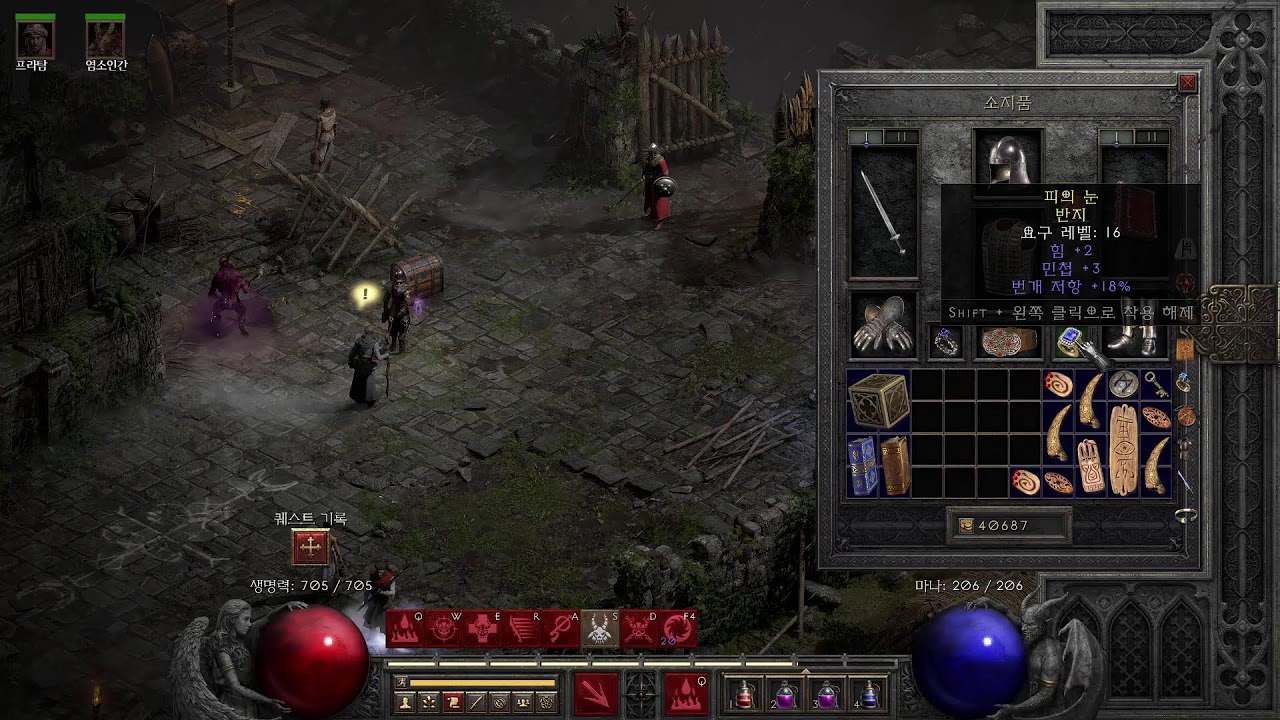Select the skull-with-horns skill on S
Screen dimensions: 1280x720
point(599,629)
